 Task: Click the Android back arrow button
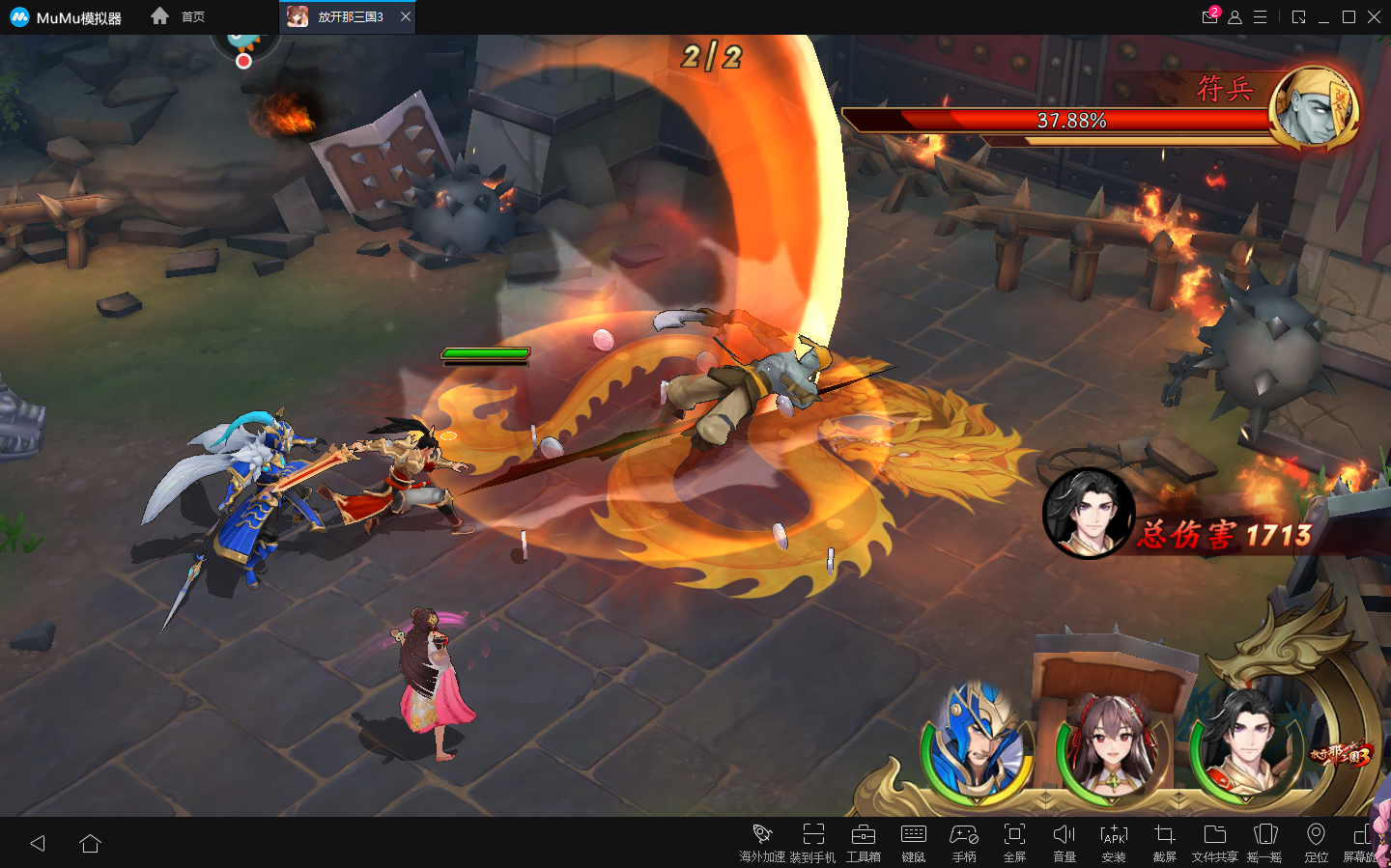(x=38, y=844)
